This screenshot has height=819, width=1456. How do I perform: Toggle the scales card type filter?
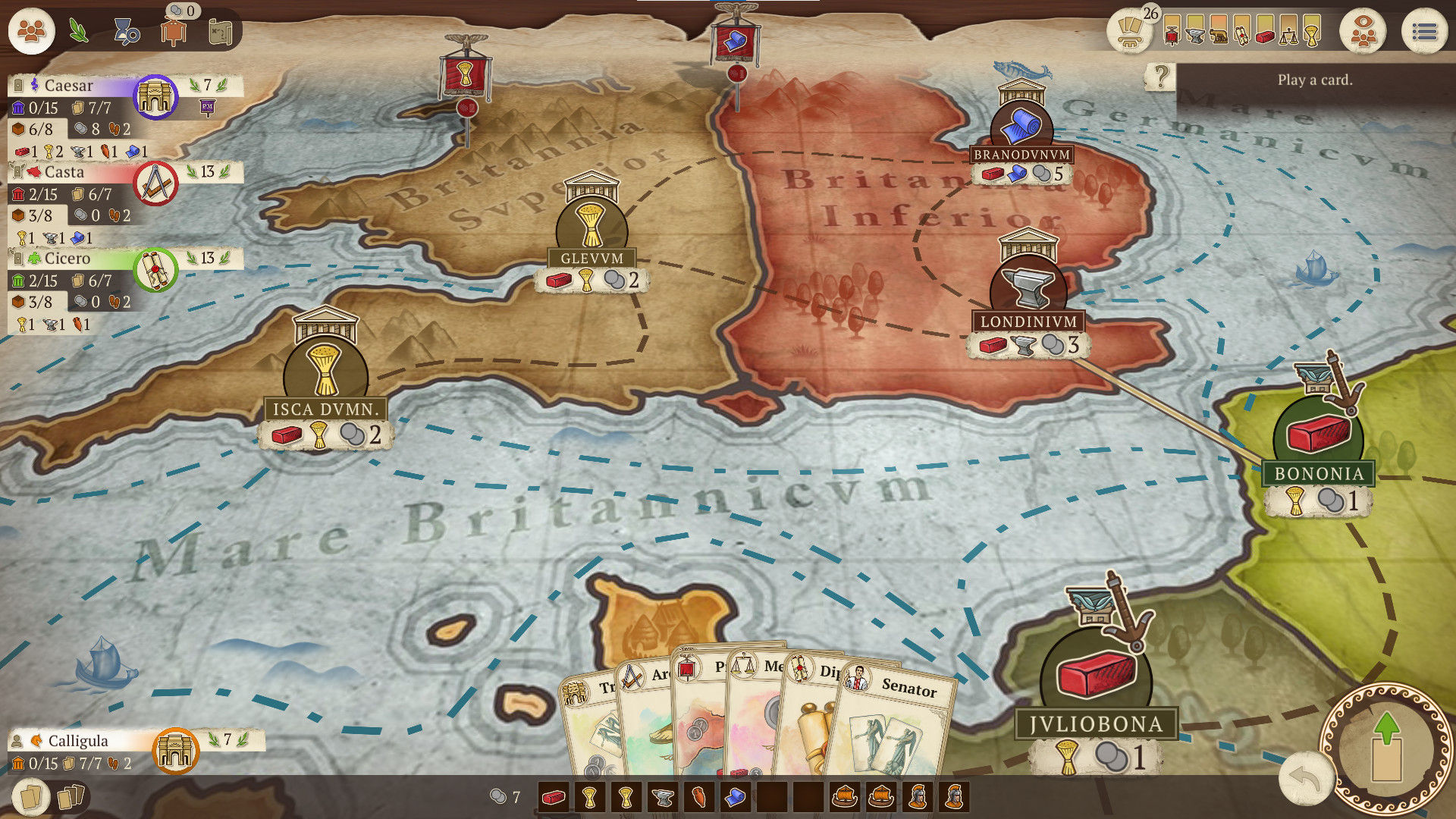point(1290,32)
